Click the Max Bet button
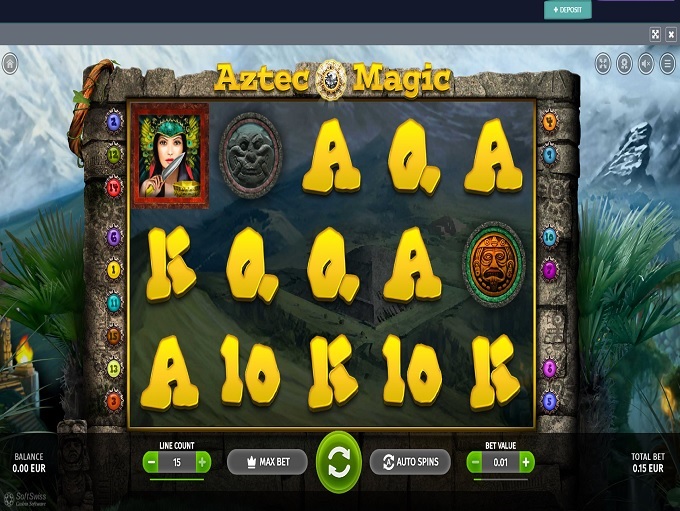Image resolution: width=680 pixels, height=511 pixels. pyautogui.click(x=266, y=462)
